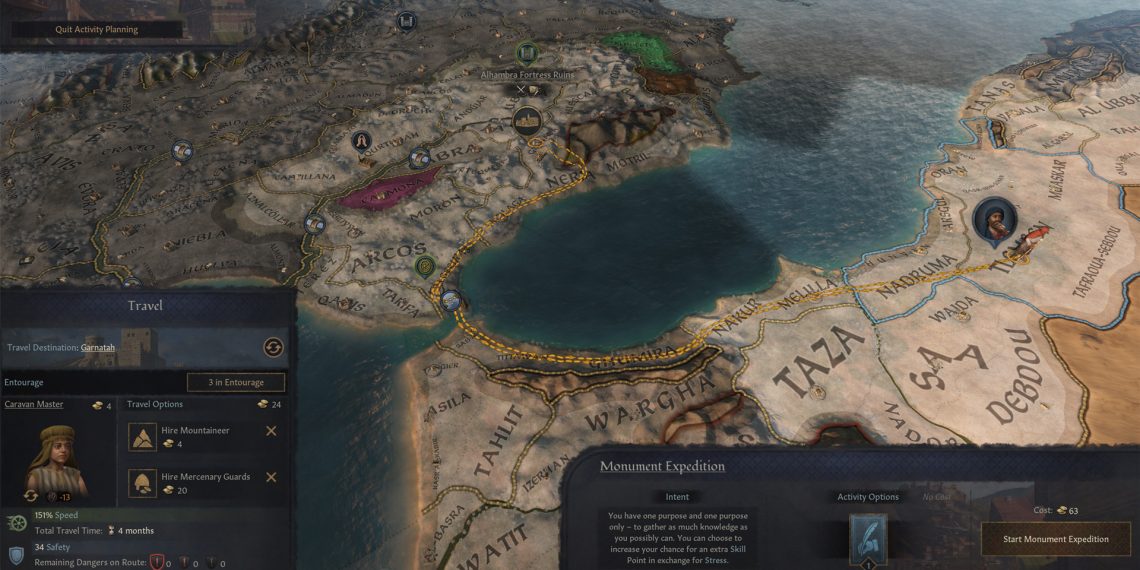This screenshot has width=1140, height=570.
Task: Select the Hire Mountaineer option icon
Action: pos(143,437)
